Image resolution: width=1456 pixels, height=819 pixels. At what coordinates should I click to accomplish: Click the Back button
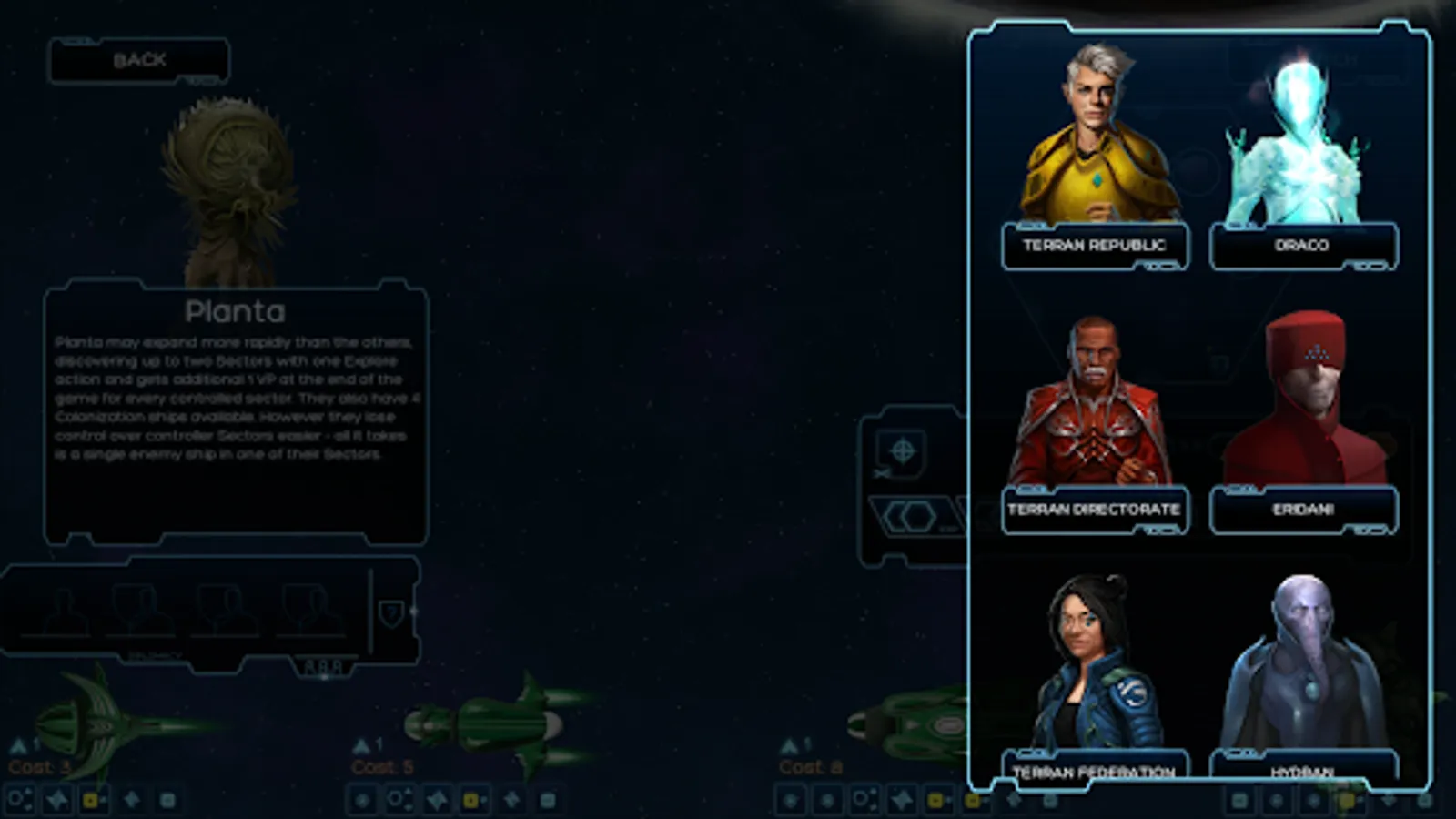coord(138,60)
